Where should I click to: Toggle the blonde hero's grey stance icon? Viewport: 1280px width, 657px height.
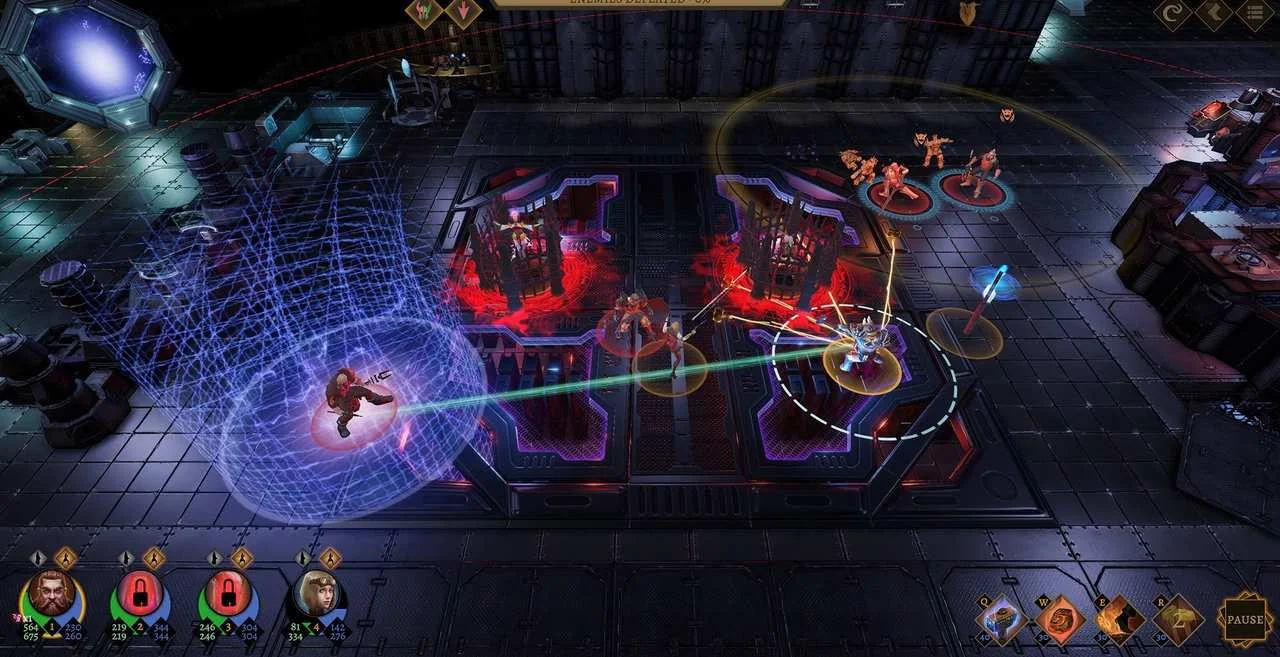click(303, 558)
